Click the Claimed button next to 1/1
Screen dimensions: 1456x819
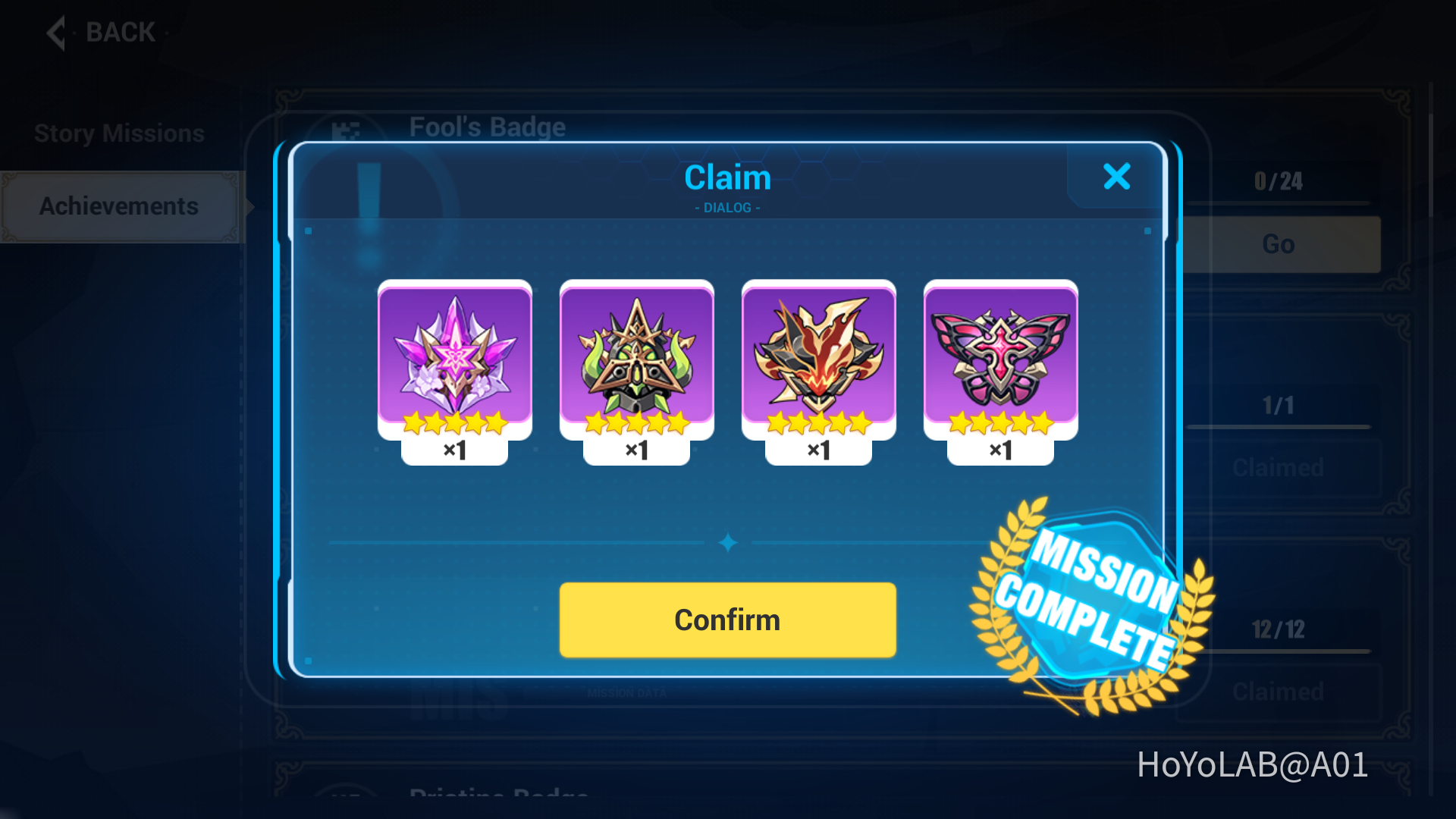point(1277,467)
